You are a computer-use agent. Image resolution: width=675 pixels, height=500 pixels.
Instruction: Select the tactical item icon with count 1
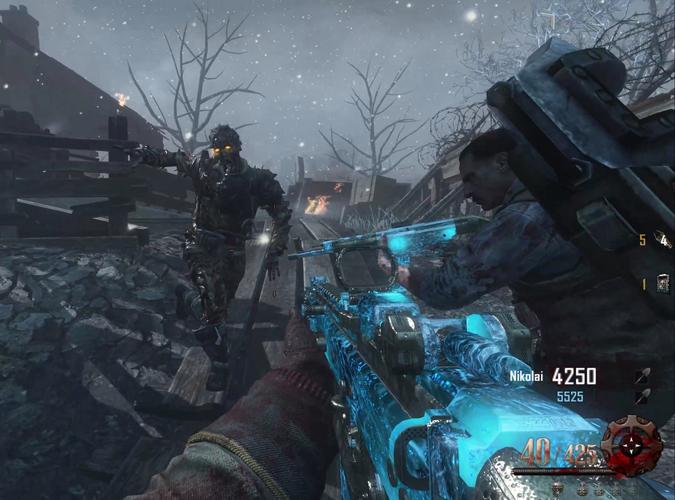coord(662,284)
